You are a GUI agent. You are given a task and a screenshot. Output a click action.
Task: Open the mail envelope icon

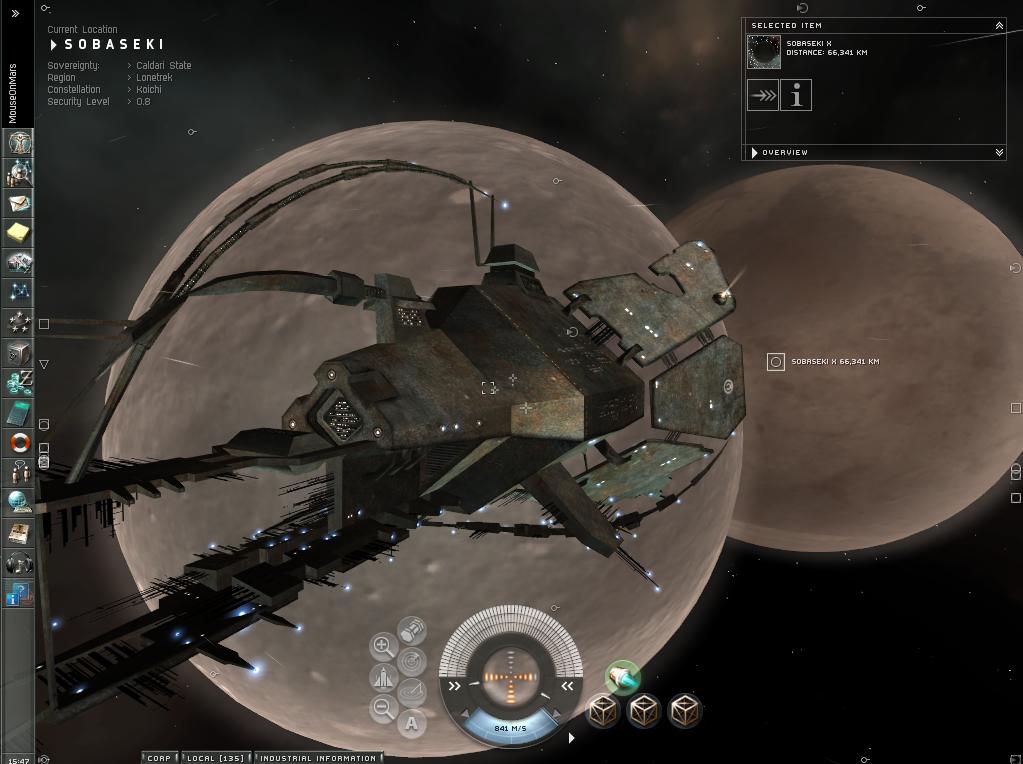[x=19, y=202]
